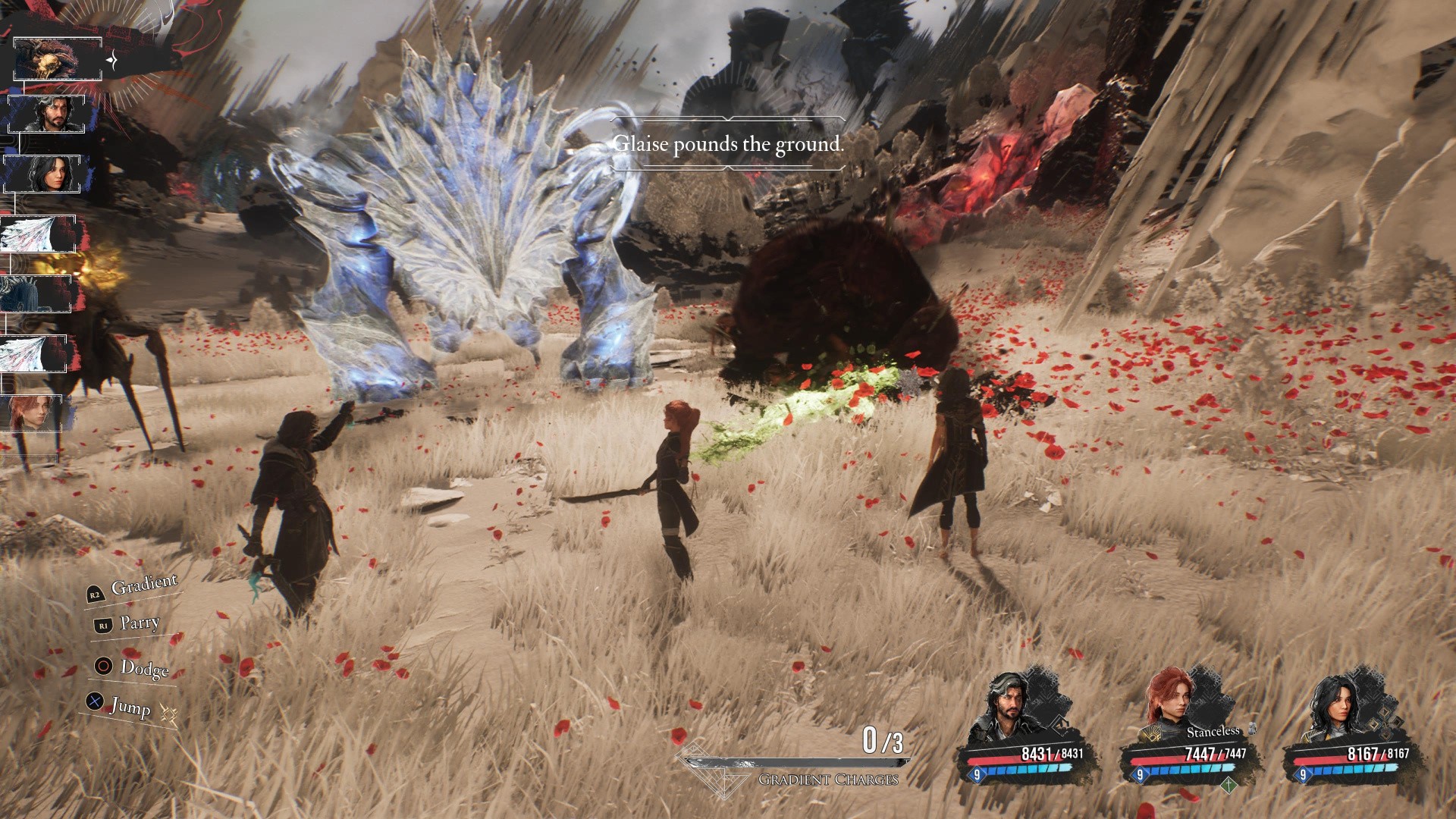Pick the red-haired woman's turn-order portrait

tap(35, 413)
